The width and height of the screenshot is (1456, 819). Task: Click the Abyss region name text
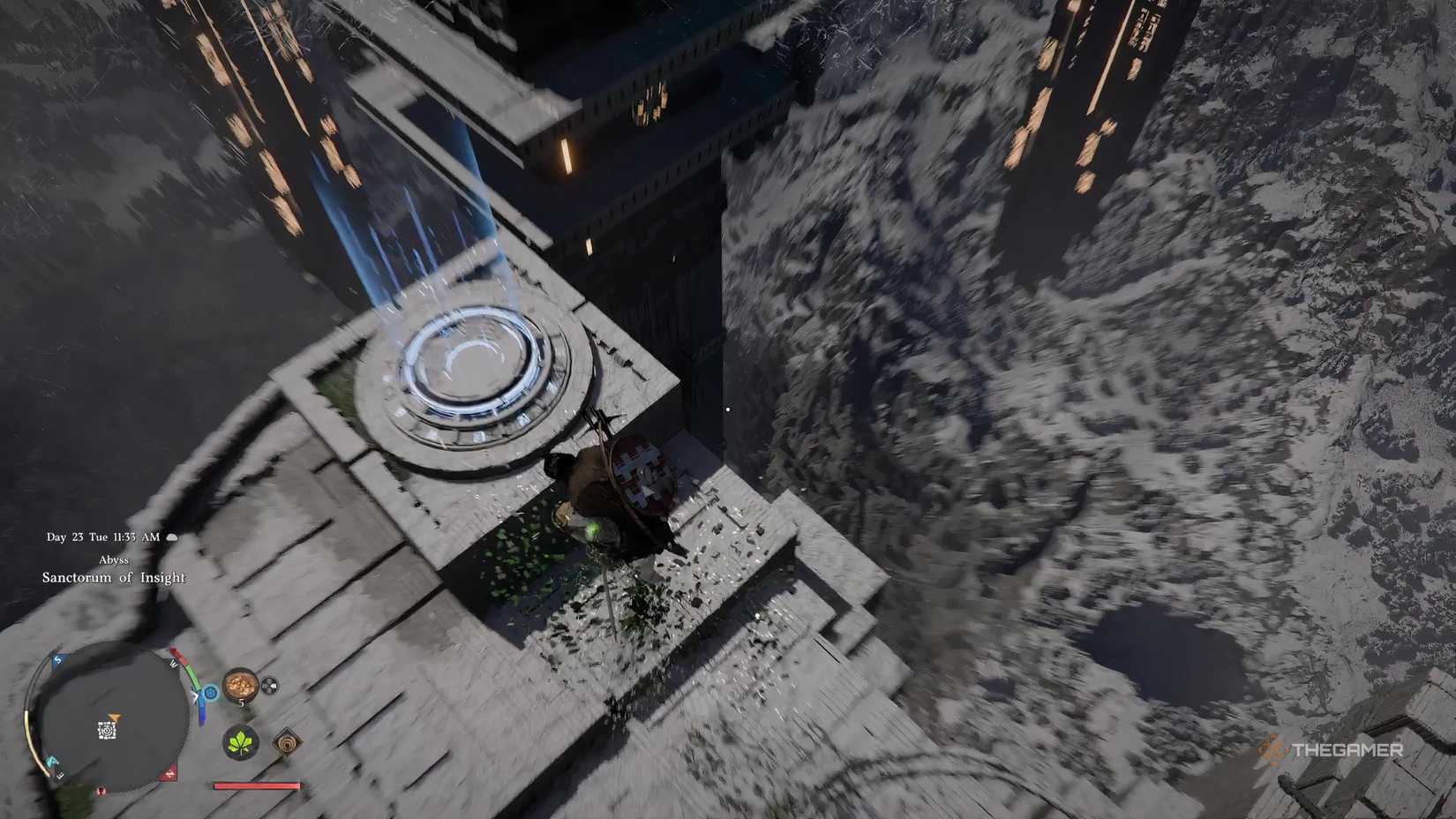pos(113,560)
